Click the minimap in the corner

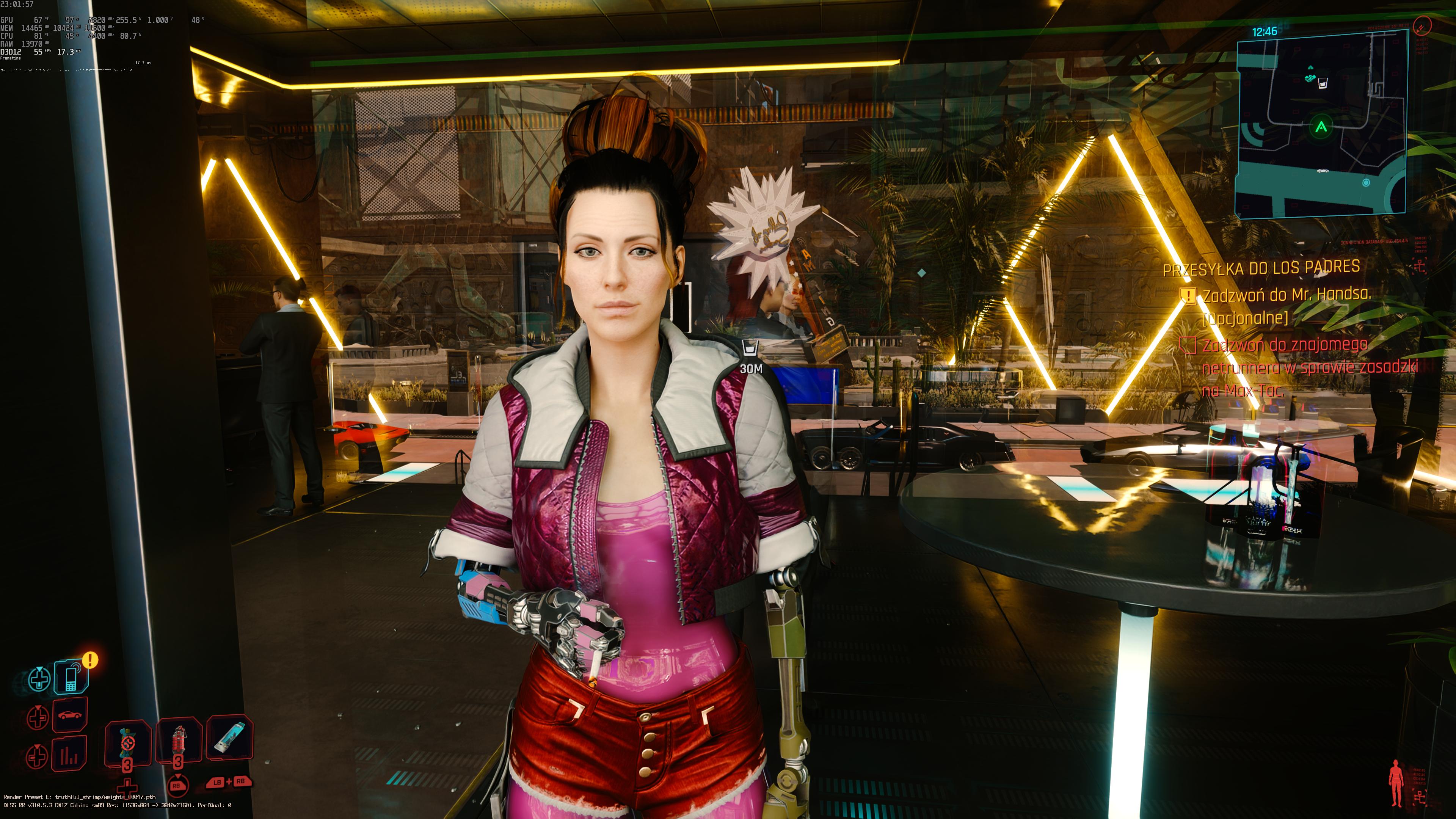1320,124
